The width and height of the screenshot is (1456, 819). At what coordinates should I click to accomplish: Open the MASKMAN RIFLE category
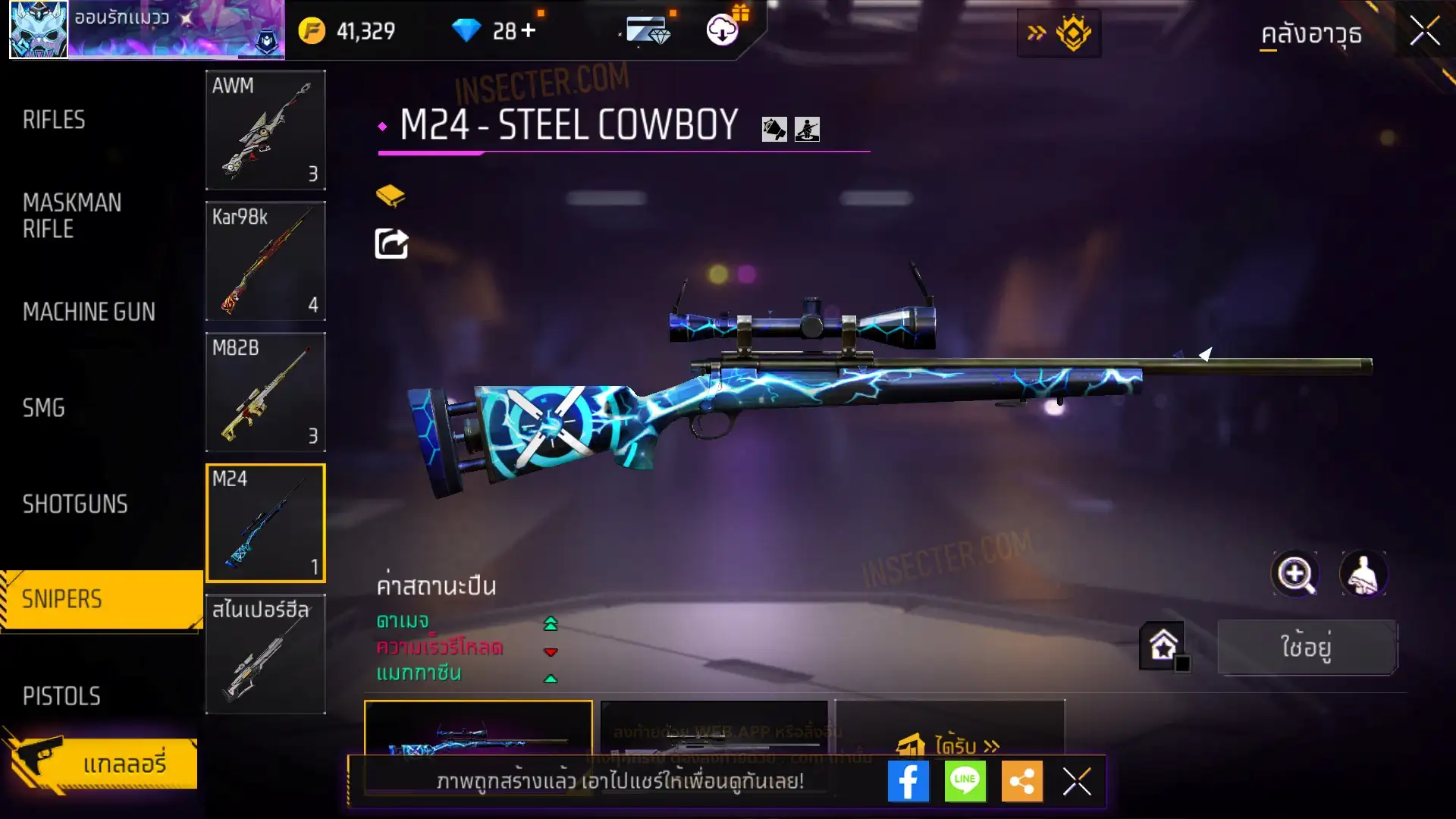tap(72, 216)
